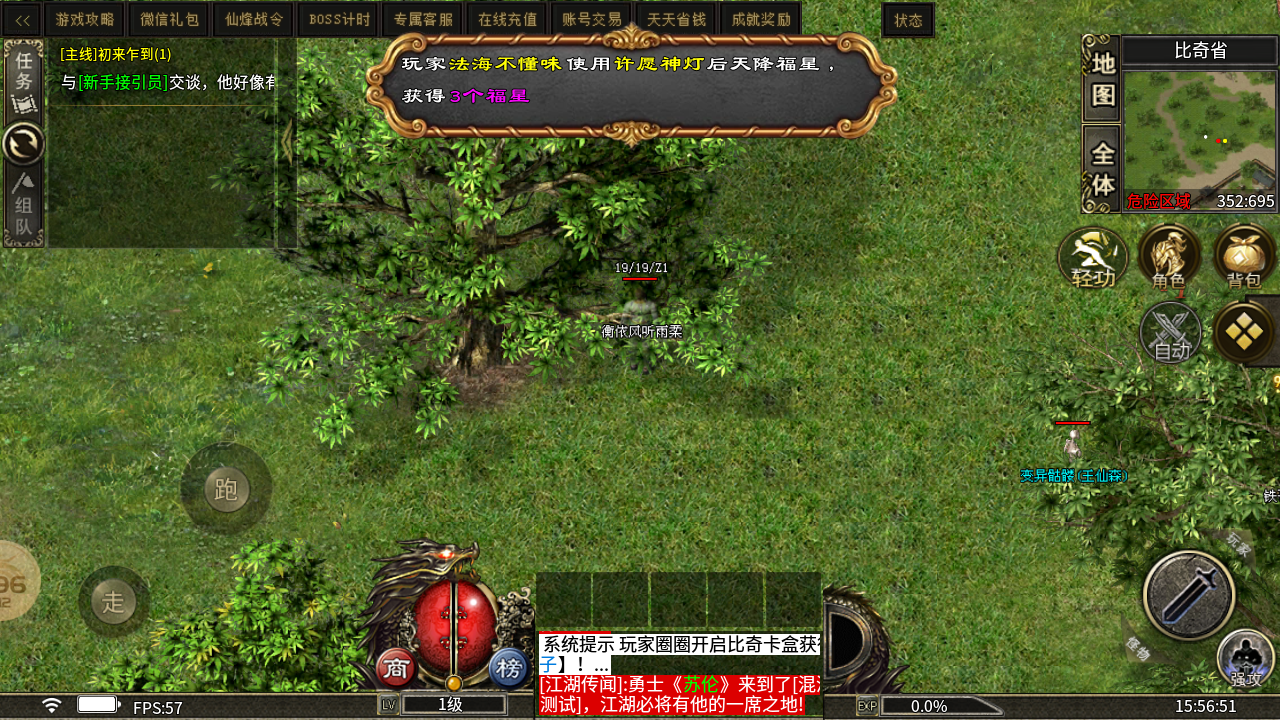Screen dimensions: 1280x720
Task: Open the 地图 map button
Action: (1102, 79)
